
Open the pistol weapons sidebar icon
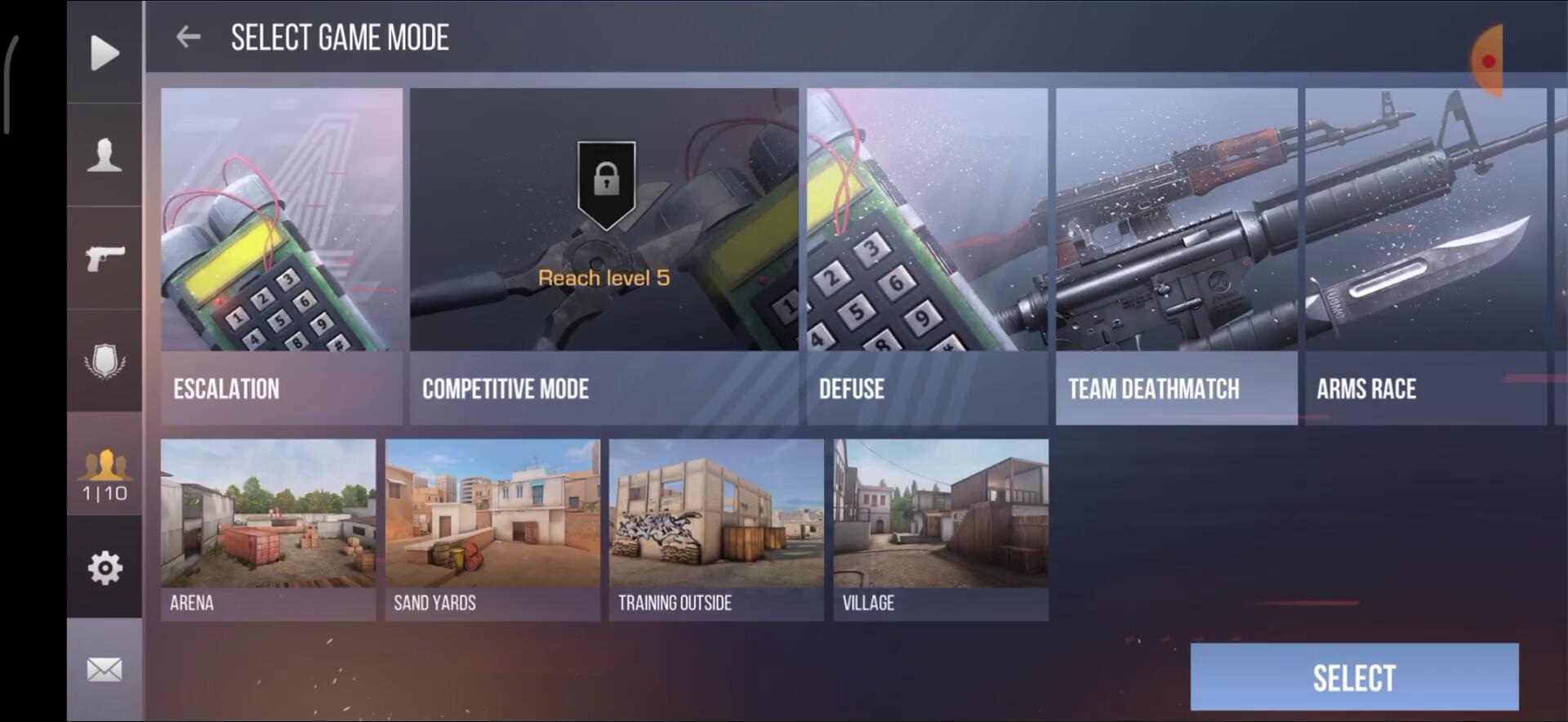click(x=105, y=258)
